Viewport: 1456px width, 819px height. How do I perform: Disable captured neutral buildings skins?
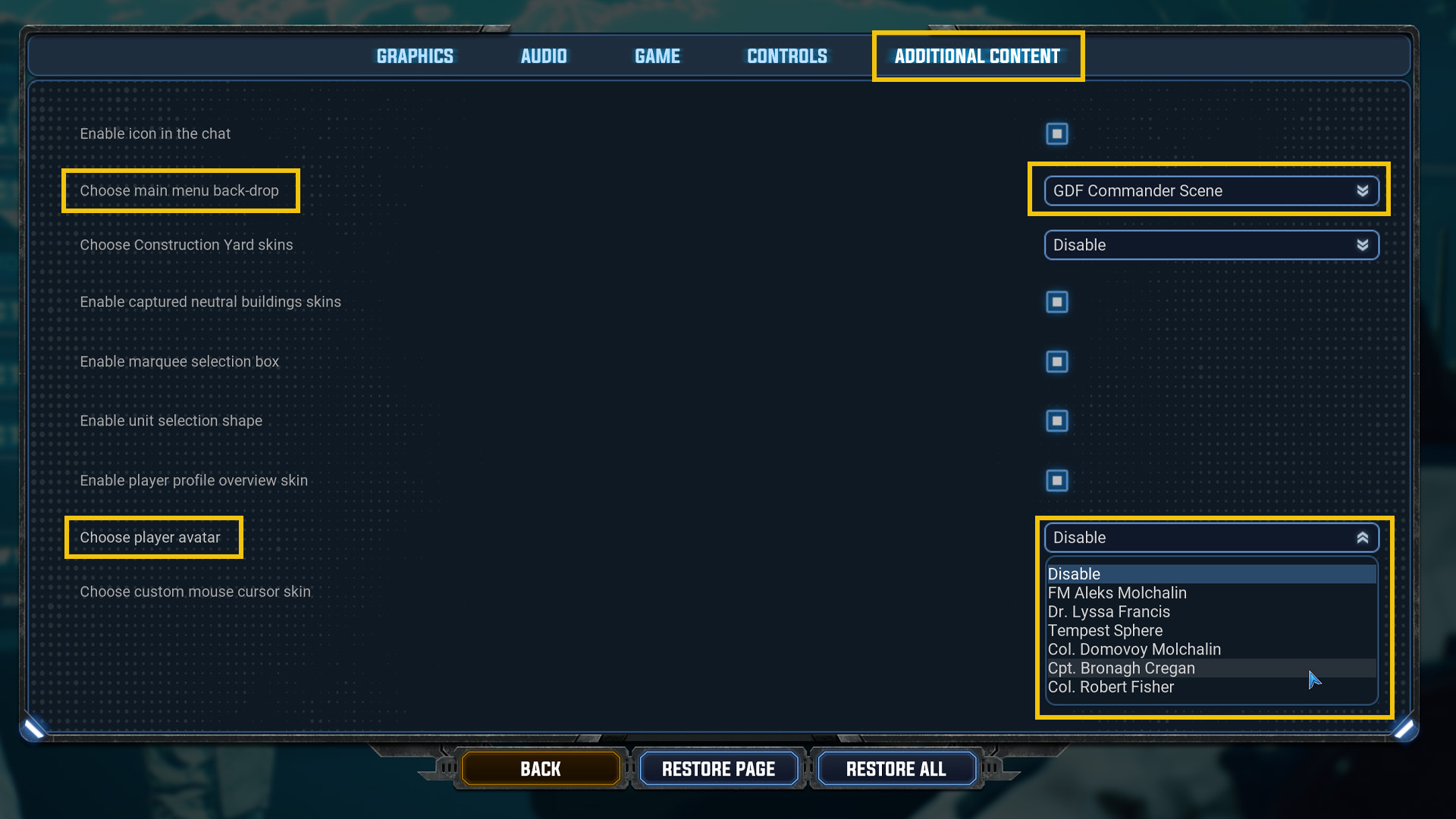coord(1057,301)
